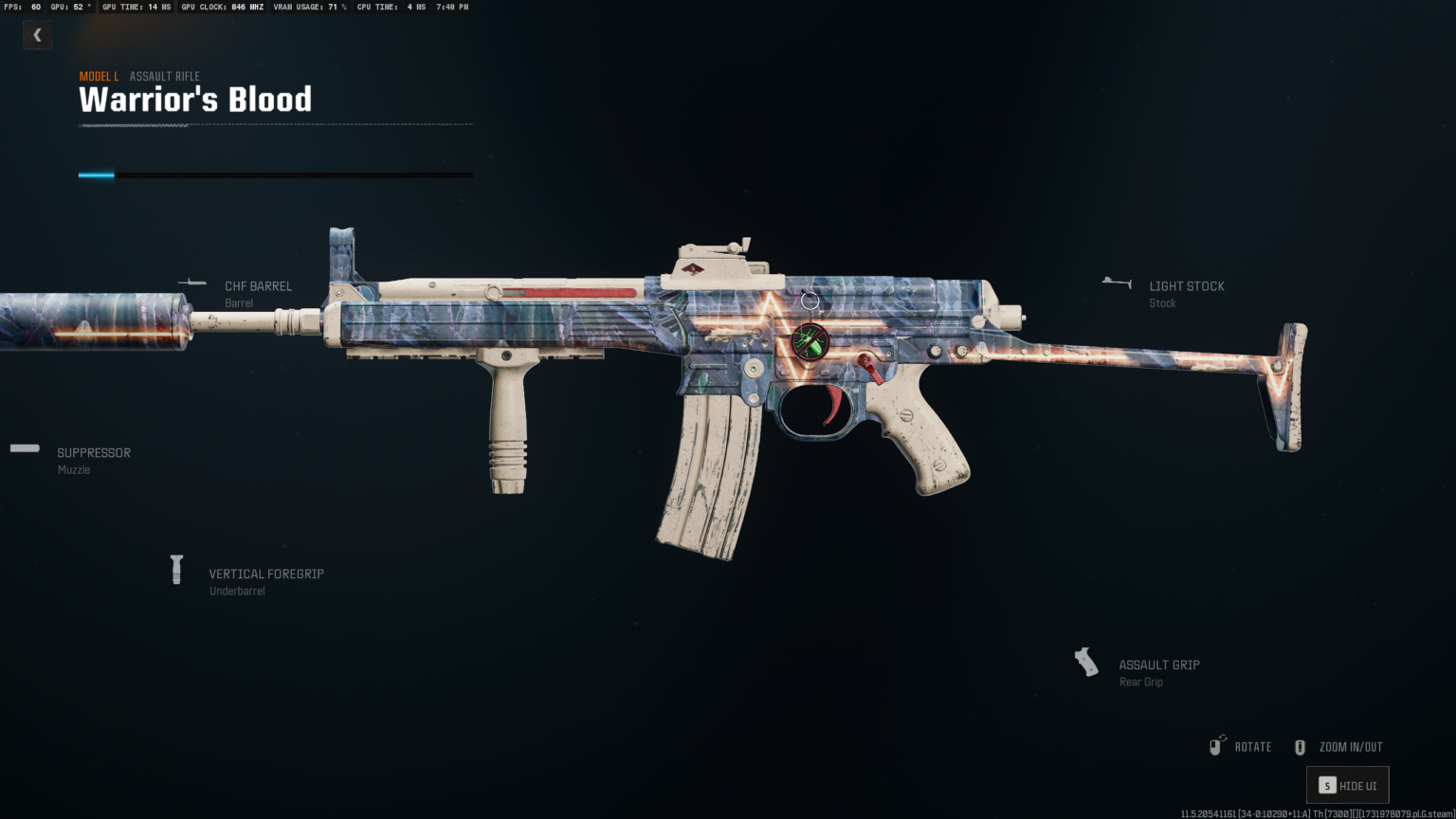Click the back arrow at top left
This screenshot has width=1456, height=819.
click(37, 34)
